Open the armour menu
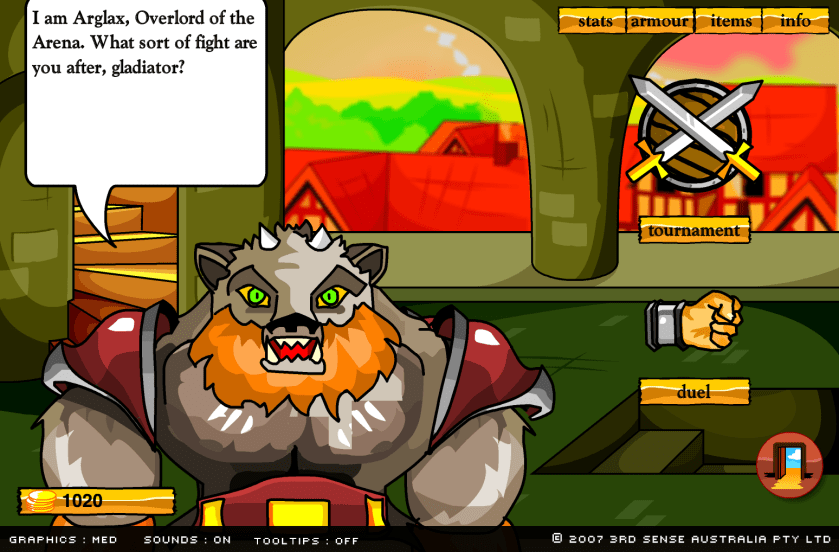 coord(660,21)
